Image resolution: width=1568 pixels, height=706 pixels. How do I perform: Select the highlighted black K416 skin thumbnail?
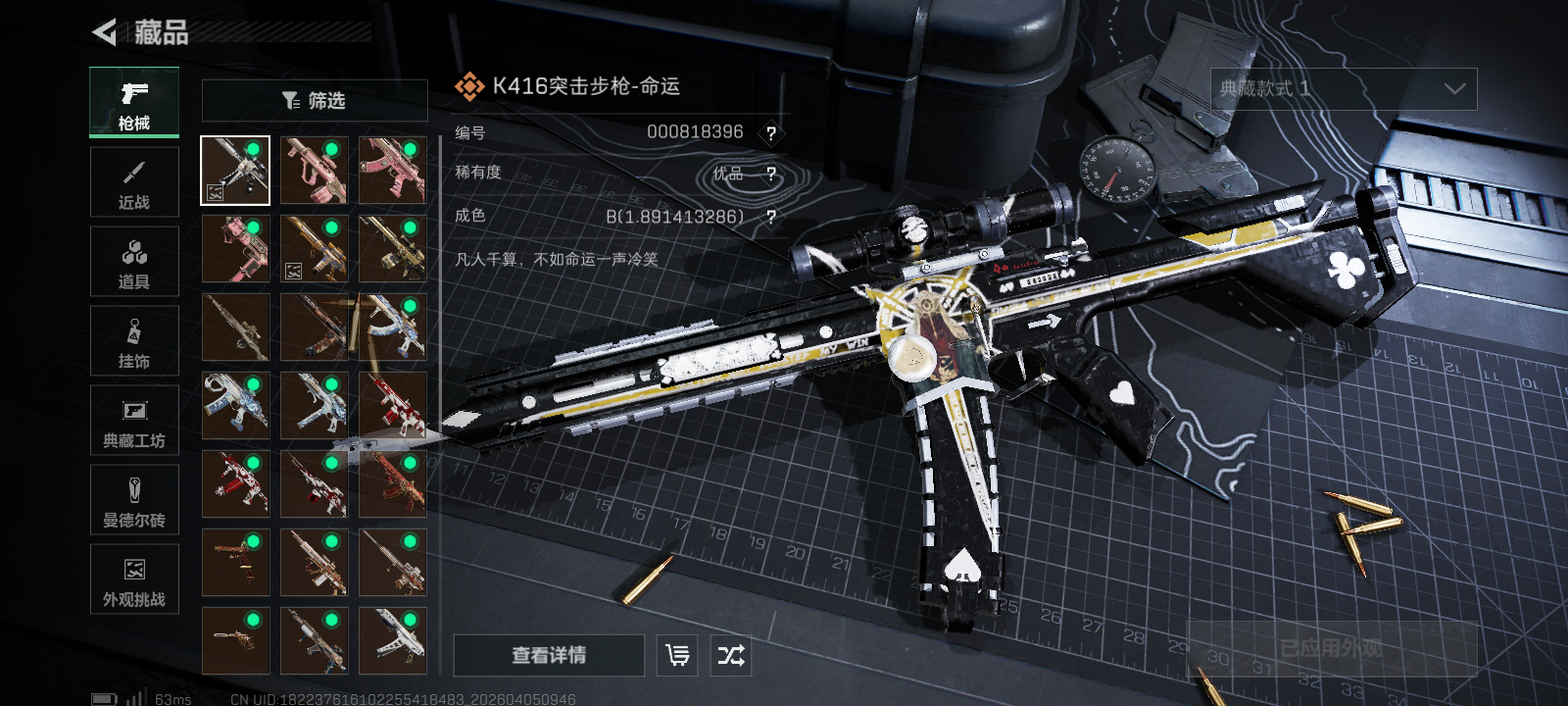(x=235, y=171)
